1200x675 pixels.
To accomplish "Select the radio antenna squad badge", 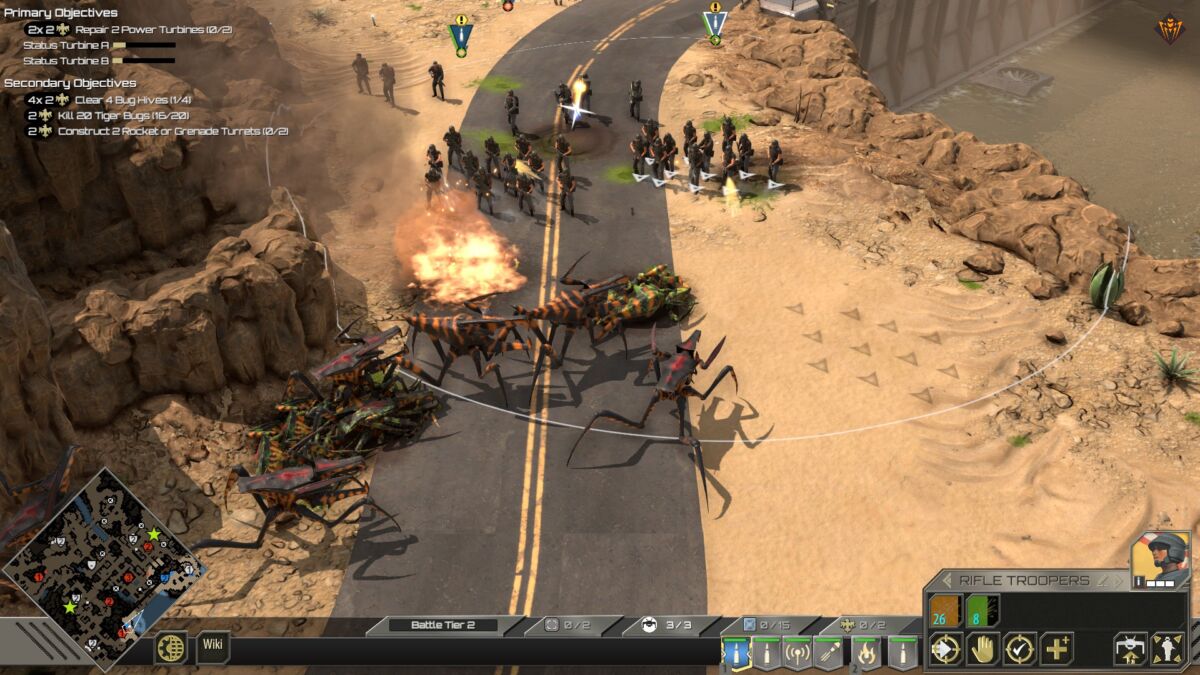I will click(x=797, y=653).
